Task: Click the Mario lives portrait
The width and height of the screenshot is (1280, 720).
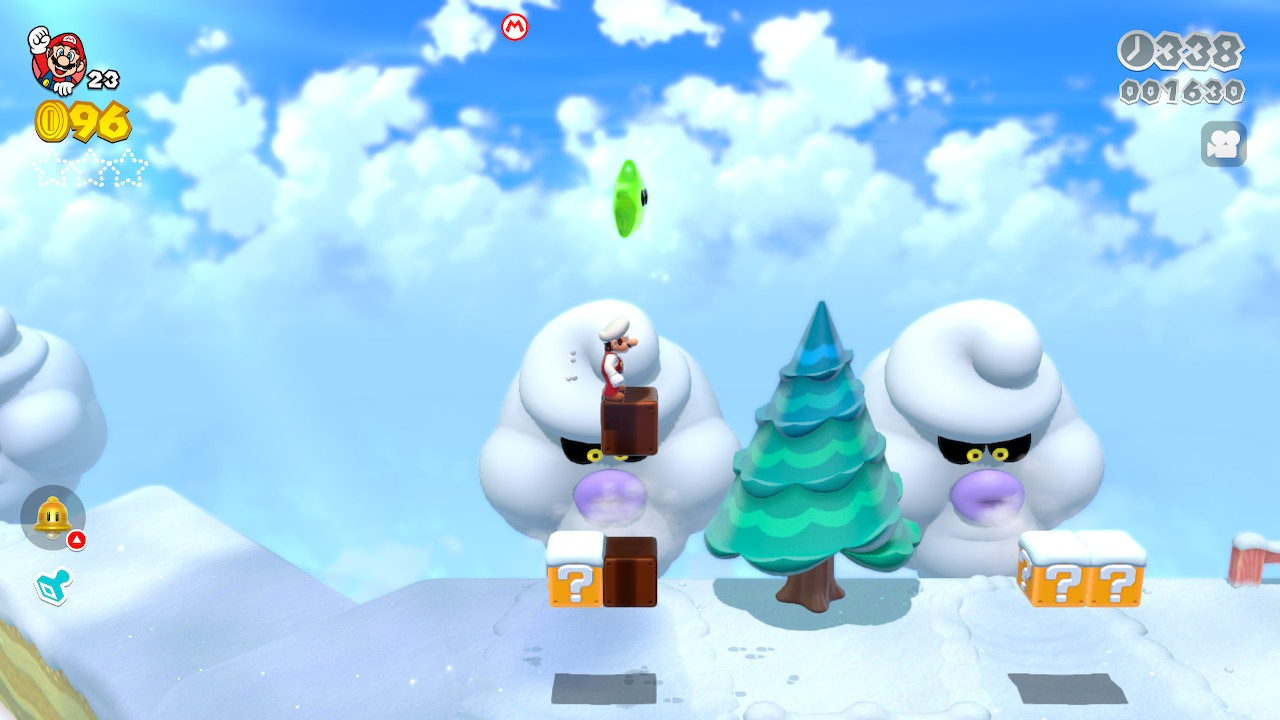Action: tap(58, 60)
